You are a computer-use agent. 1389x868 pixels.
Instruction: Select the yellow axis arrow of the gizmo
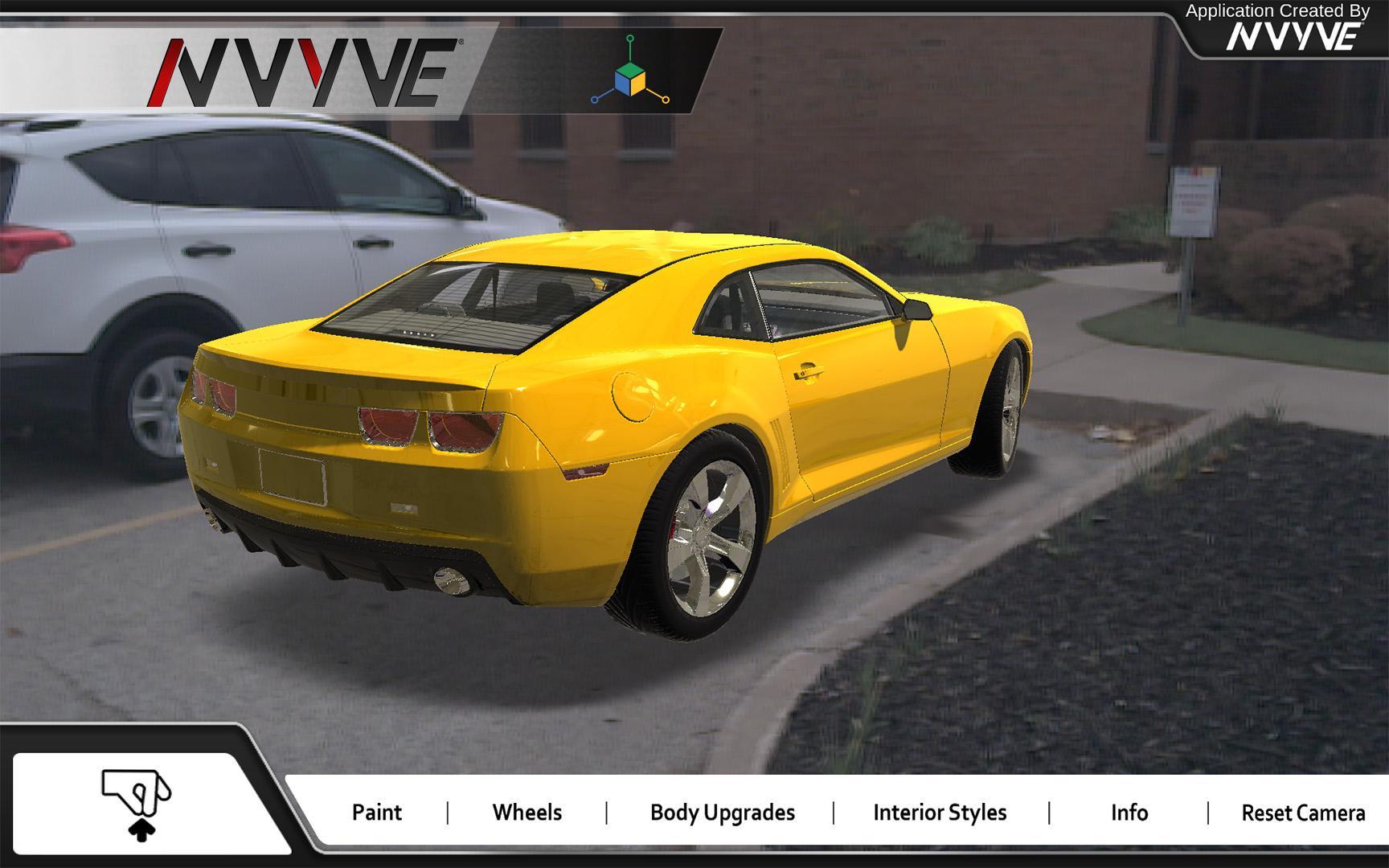[x=664, y=99]
